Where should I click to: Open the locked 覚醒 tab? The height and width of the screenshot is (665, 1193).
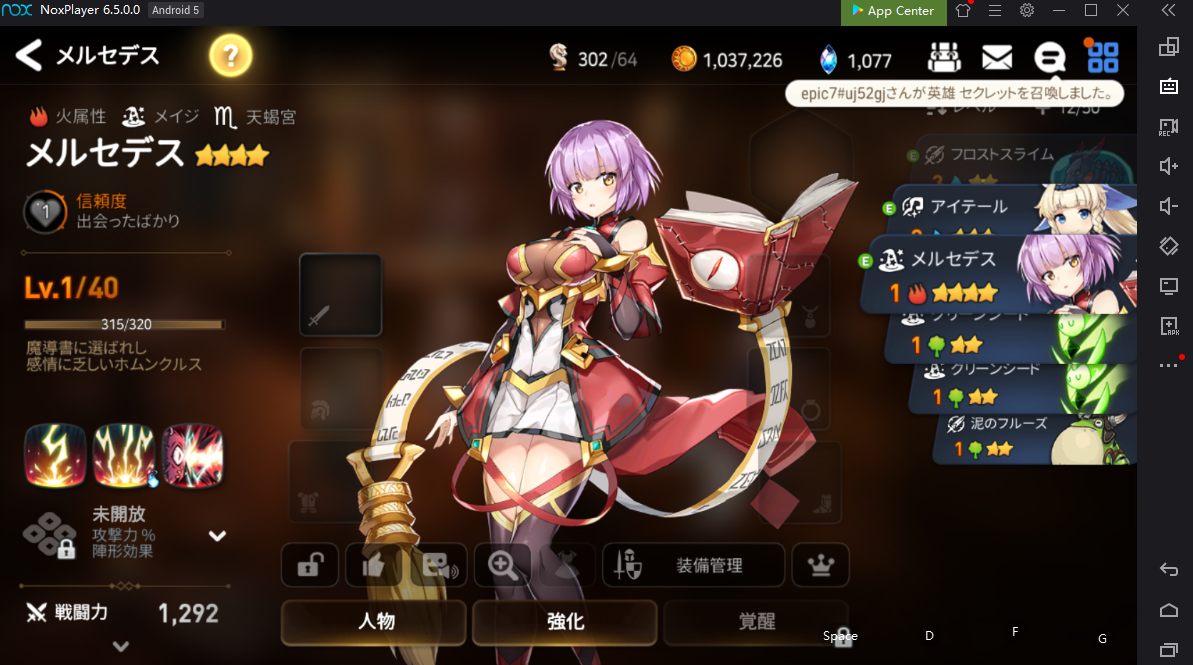click(756, 622)
